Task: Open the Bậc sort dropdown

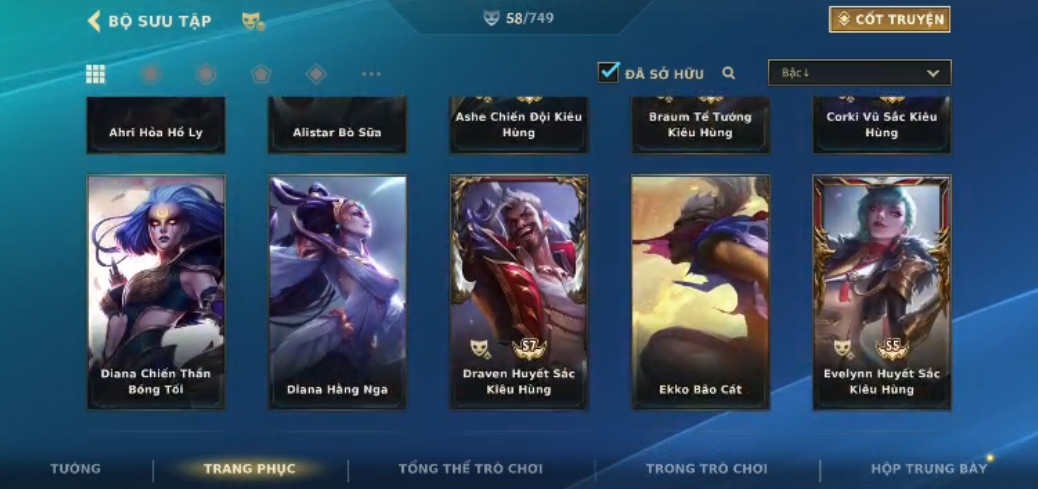Action: click(x=859, y=73)
